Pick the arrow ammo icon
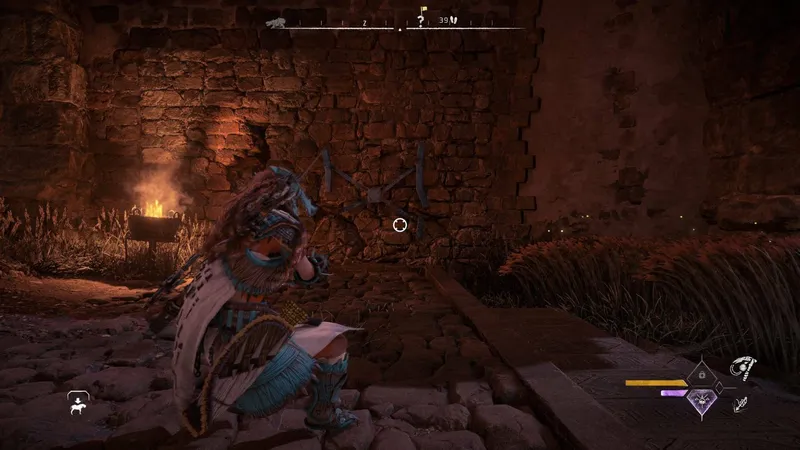This screenshot has height=450, width=800. (741, 404)
